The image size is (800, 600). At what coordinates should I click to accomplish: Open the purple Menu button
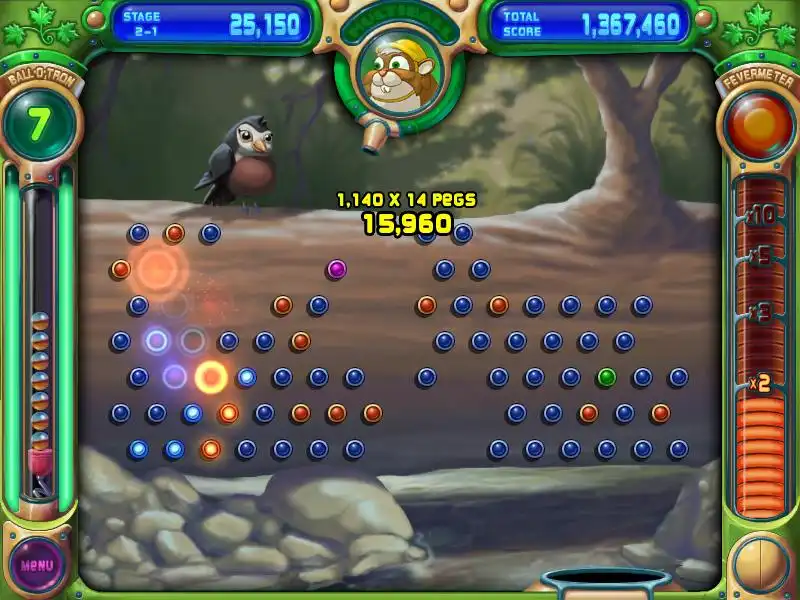click(37, 564)
